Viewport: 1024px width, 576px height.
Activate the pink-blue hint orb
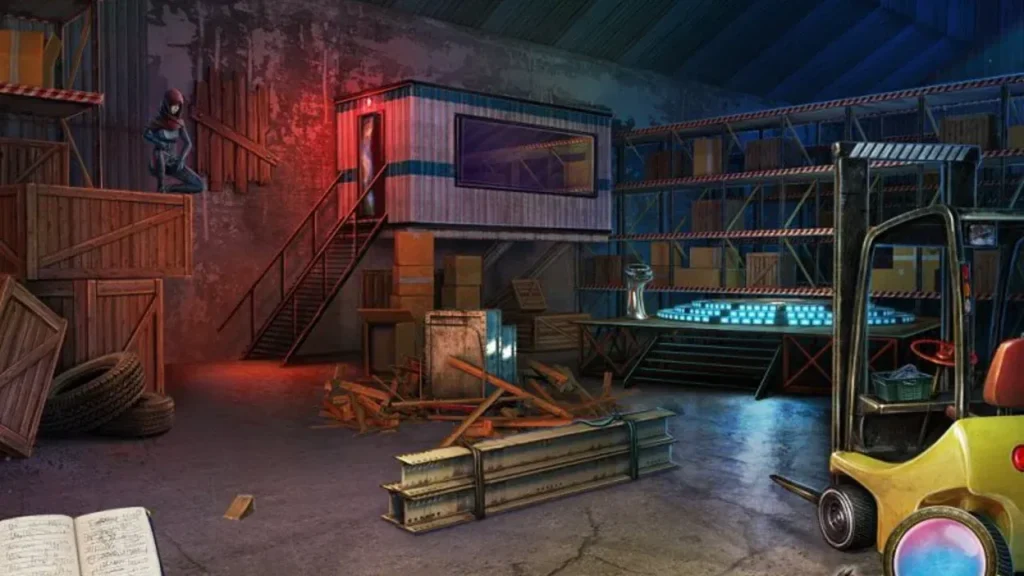tap(944, 547)
